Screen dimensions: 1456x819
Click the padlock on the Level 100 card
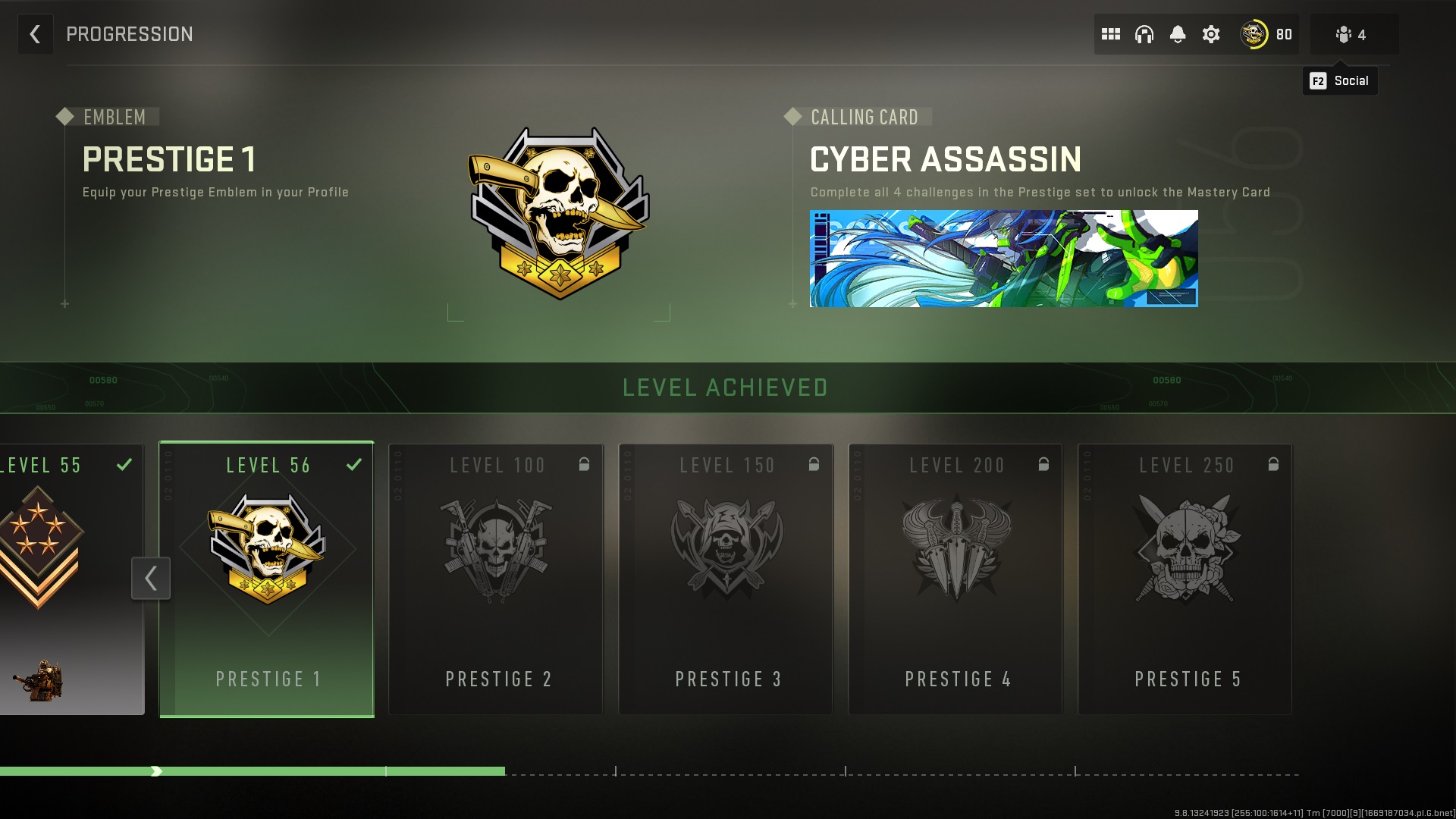pos(584,464)
